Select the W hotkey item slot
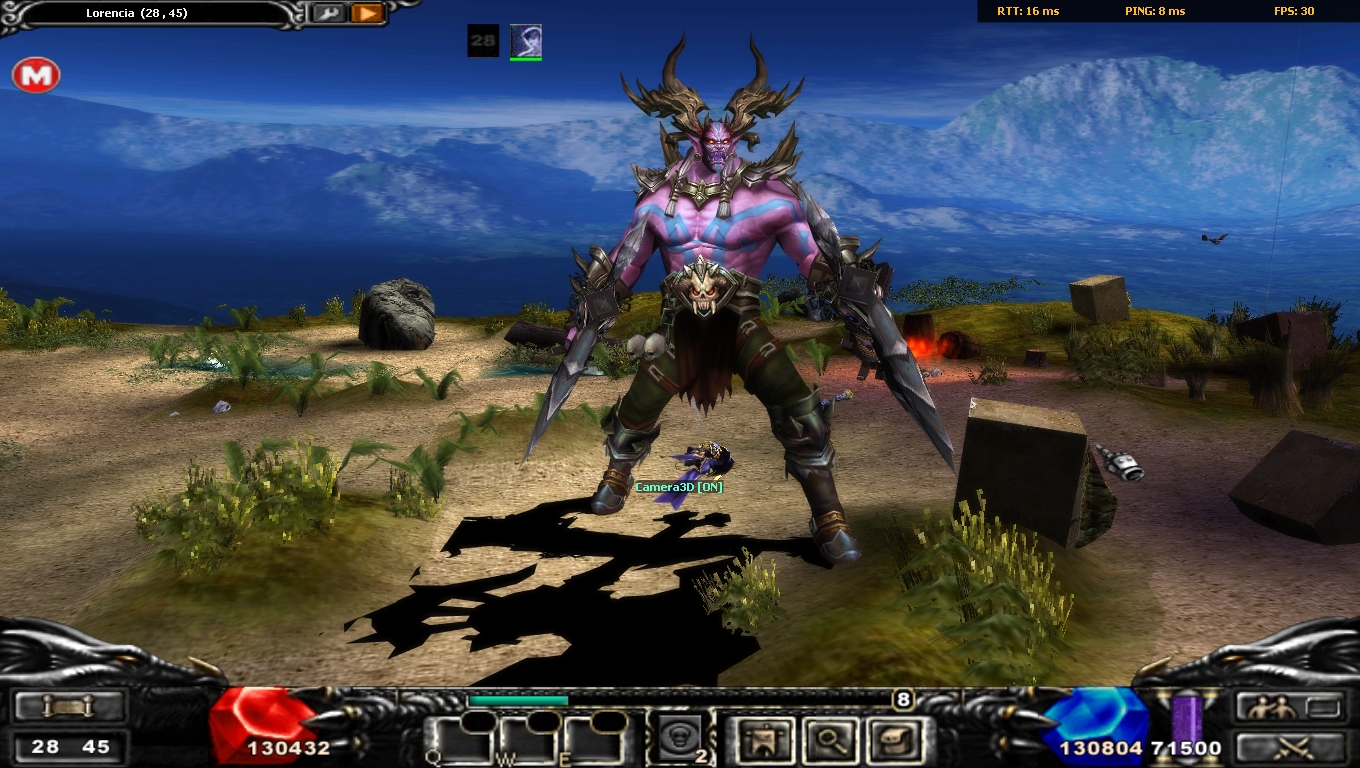This screenshot has width=1360, height=768. (x=527, y=740)
